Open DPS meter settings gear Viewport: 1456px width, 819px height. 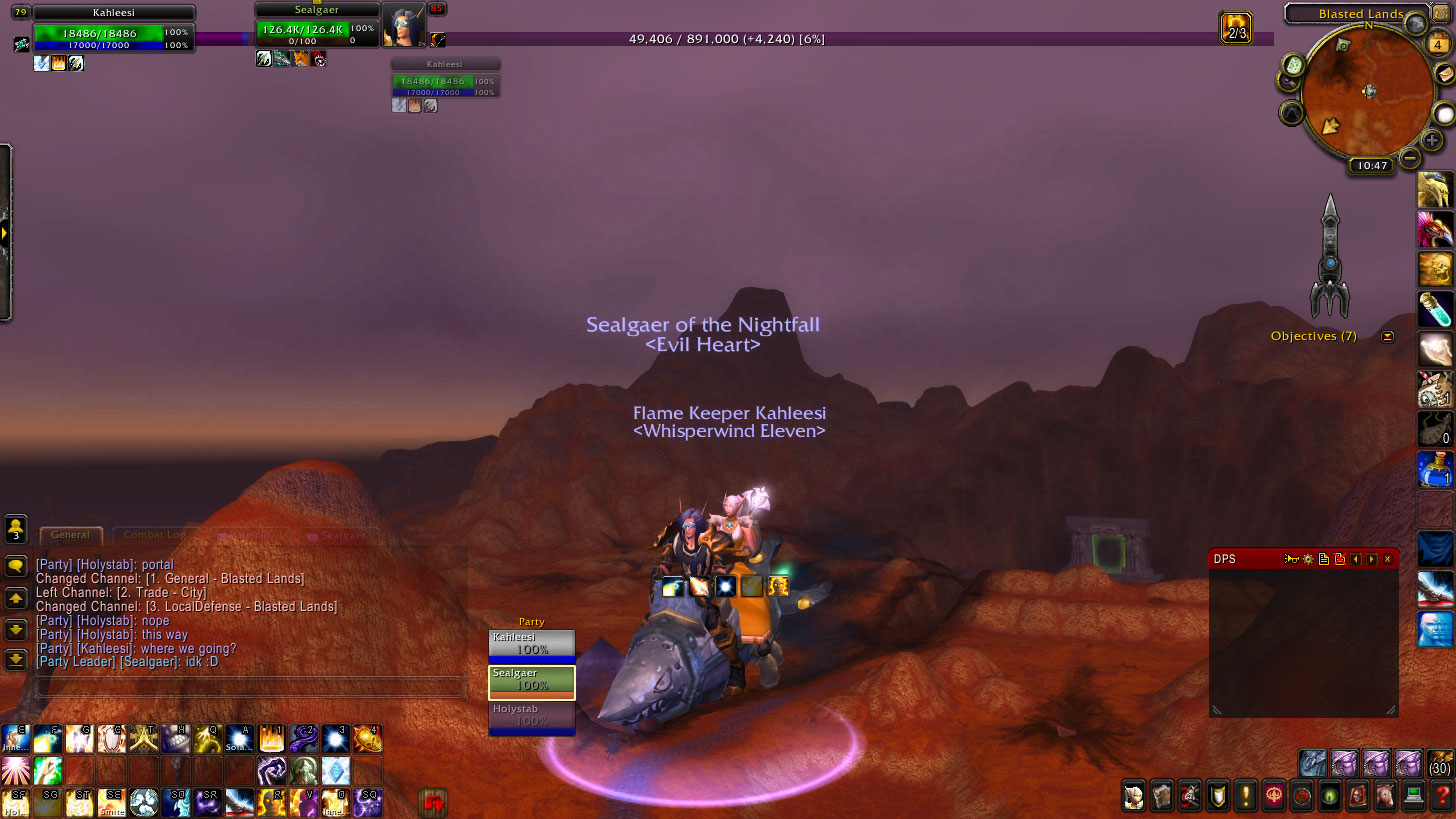click(1307, 559)
